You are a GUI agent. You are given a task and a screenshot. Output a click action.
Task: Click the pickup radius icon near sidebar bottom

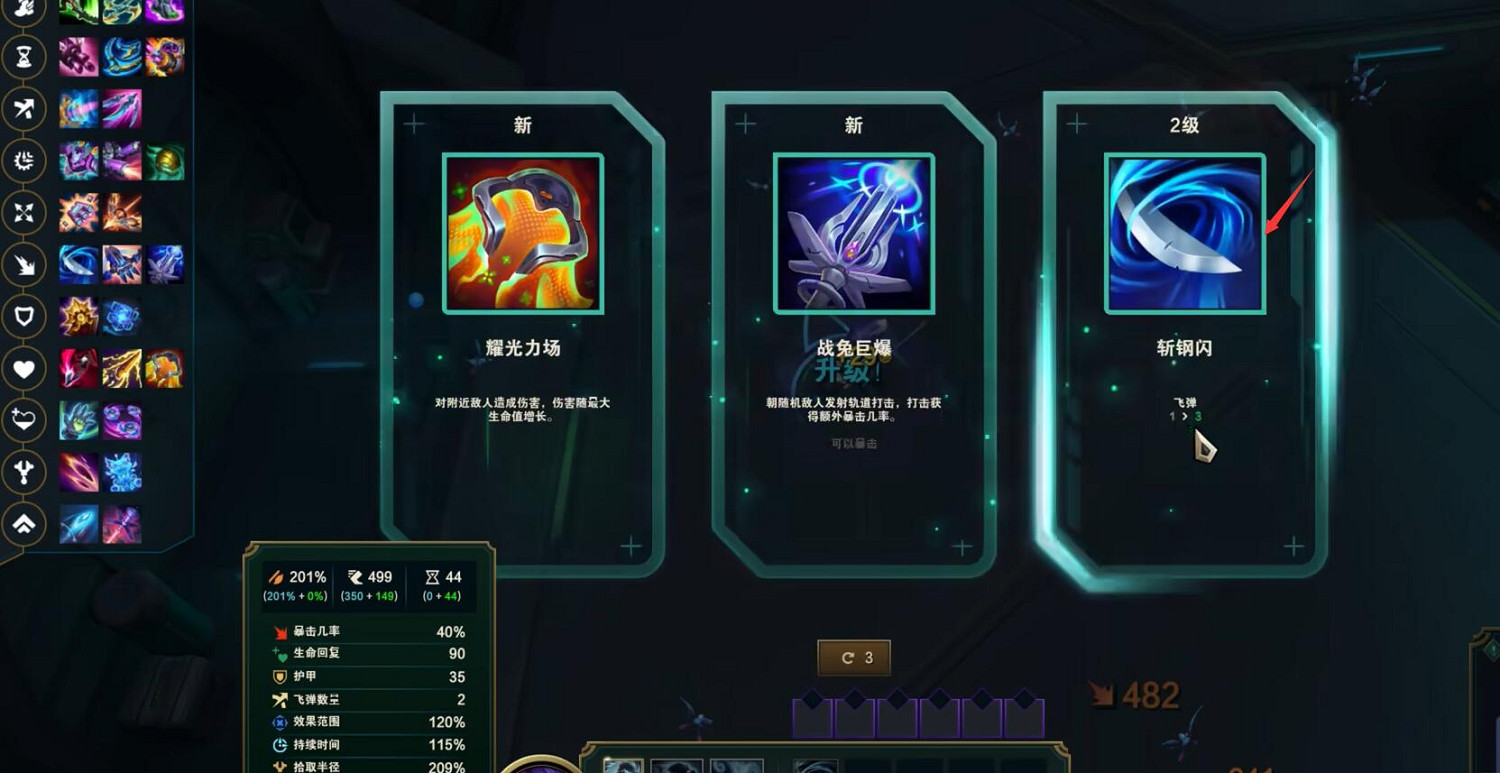pos(24,473)
